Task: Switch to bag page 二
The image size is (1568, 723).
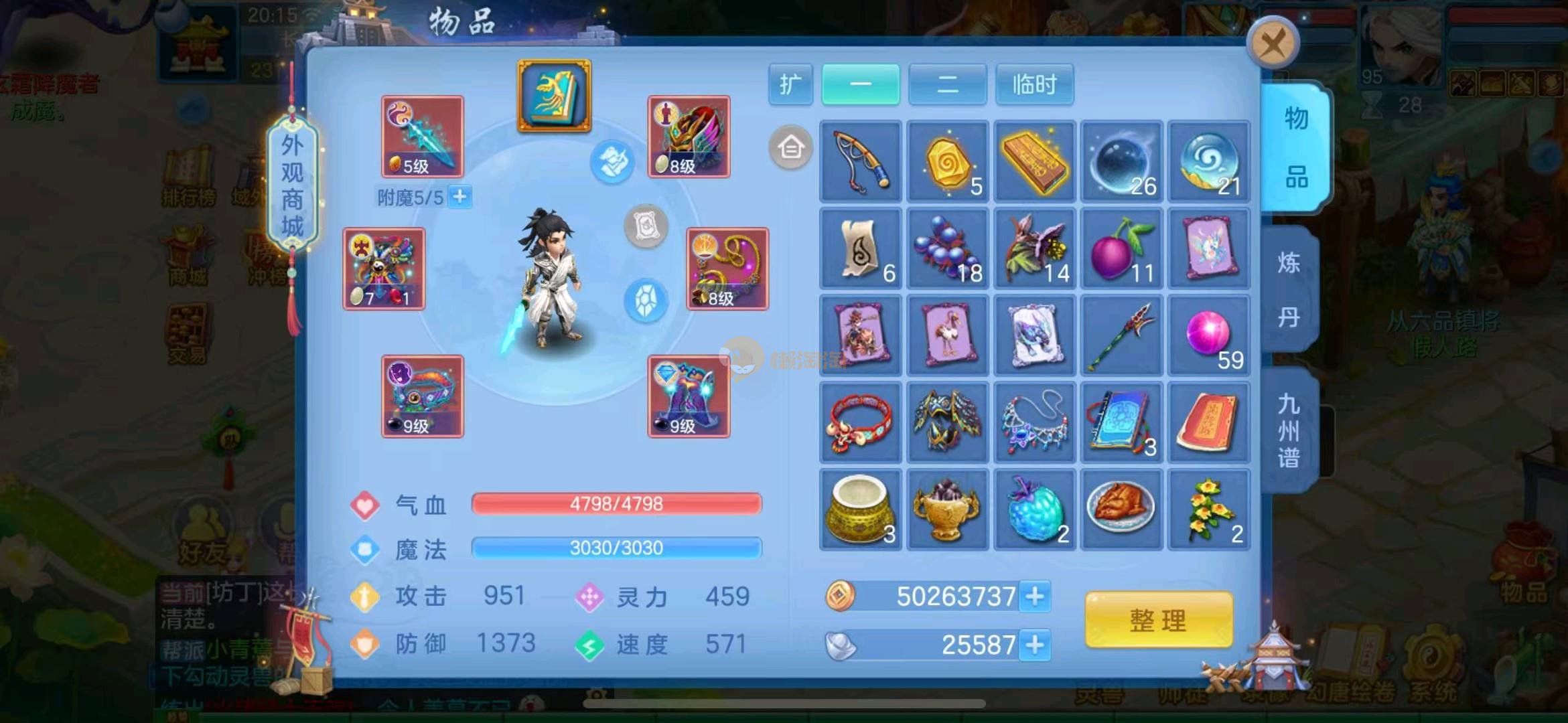Action: click(947, 85)
